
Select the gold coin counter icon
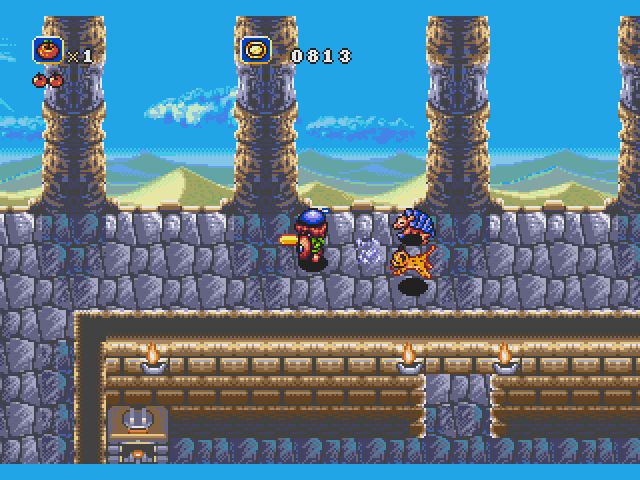click(x=257, y=50)
